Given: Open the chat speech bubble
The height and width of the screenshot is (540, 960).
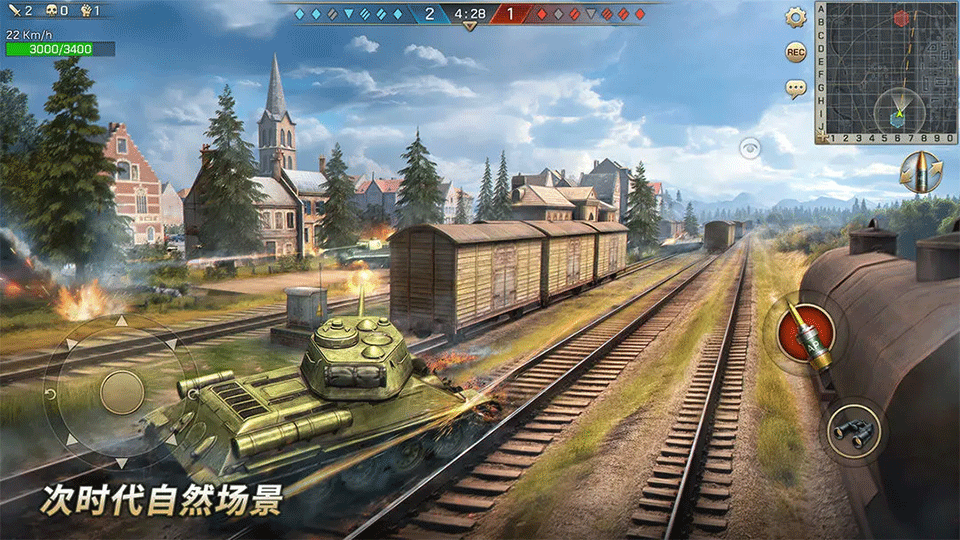Looking at the screenshot, I should tap(796, 88).
